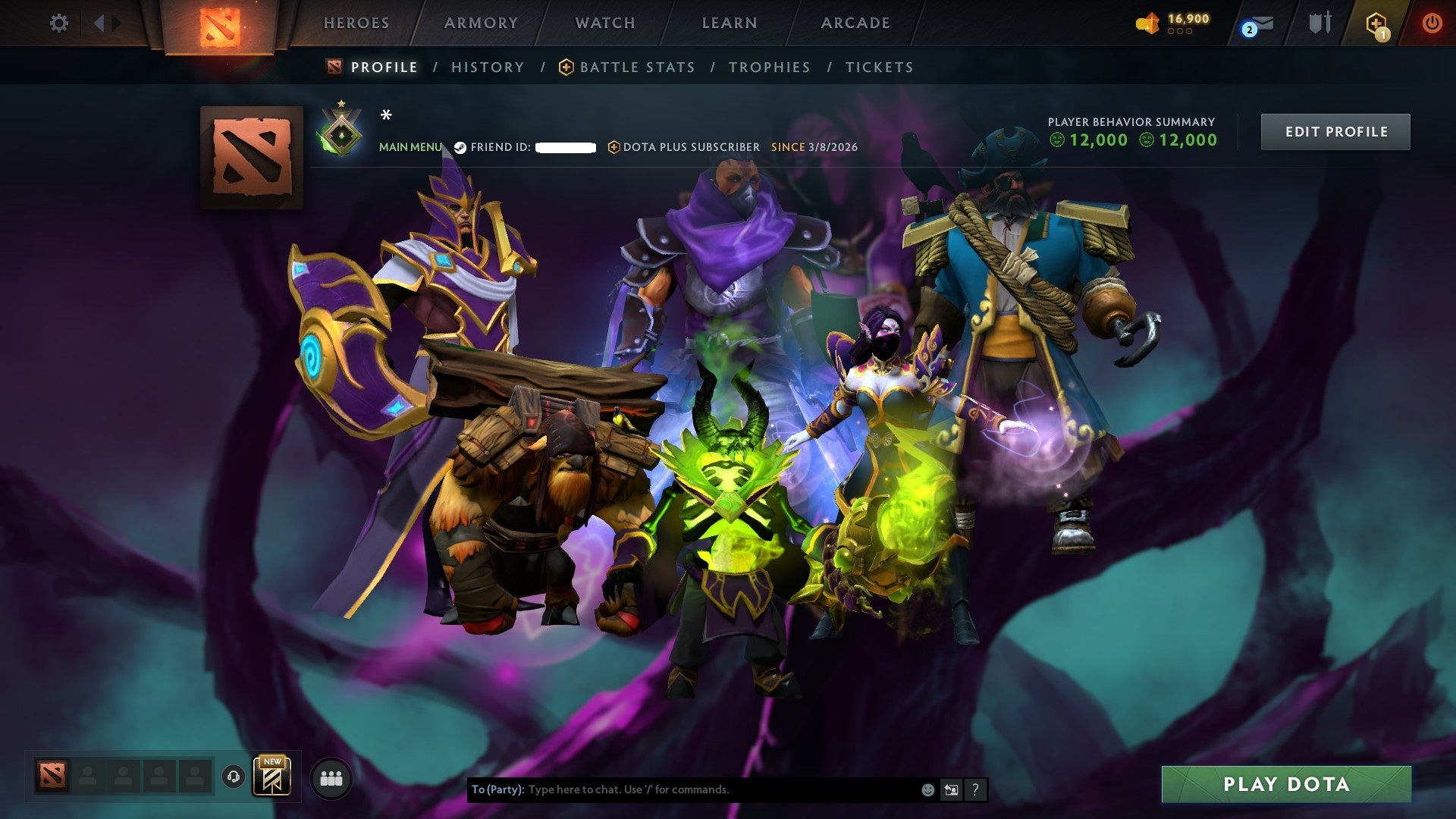The width and height of the screenshot is (1456, 819).
Task: Switch to the HISTORY tab
Action: coord(487,67)
